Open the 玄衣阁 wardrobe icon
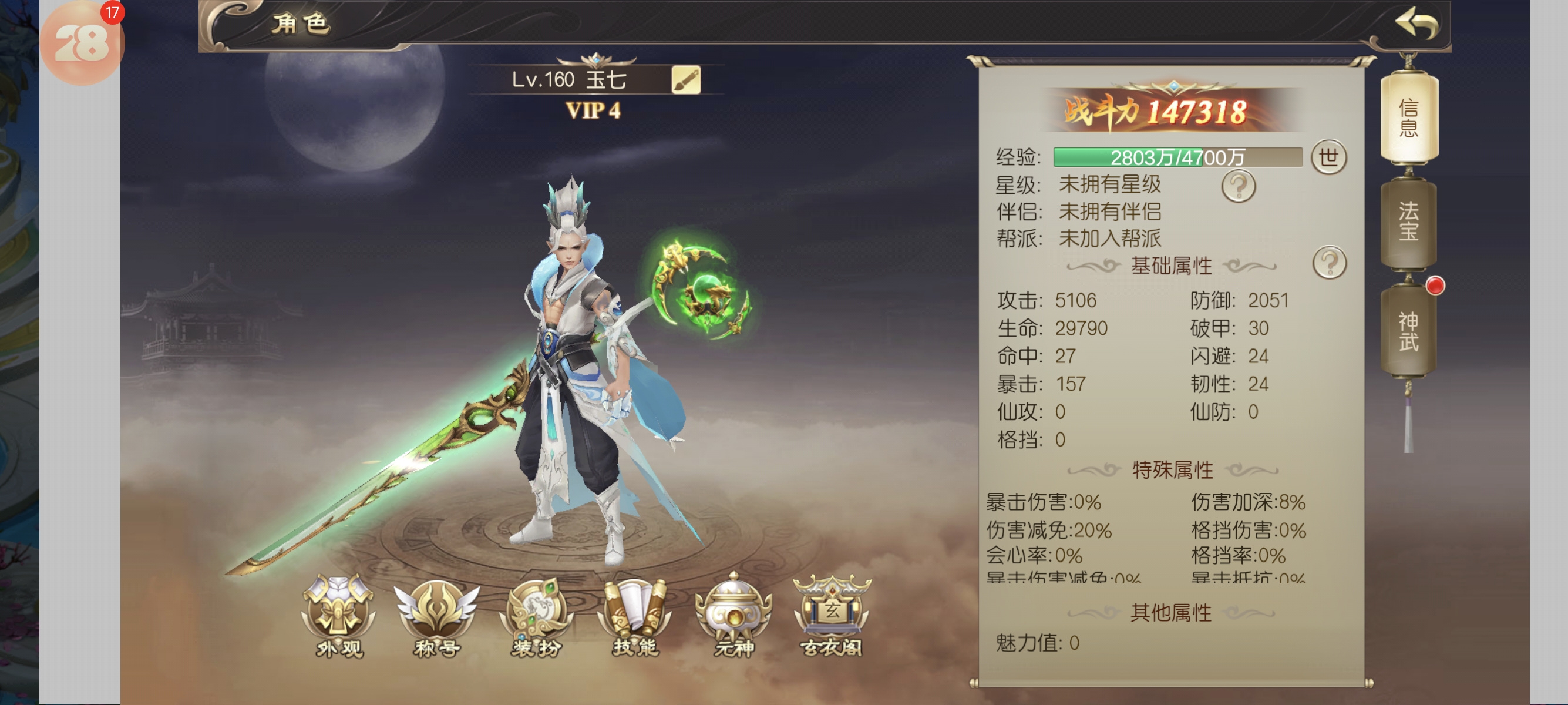This screenshot has height=705, width=1568. (x=832, y=616)
